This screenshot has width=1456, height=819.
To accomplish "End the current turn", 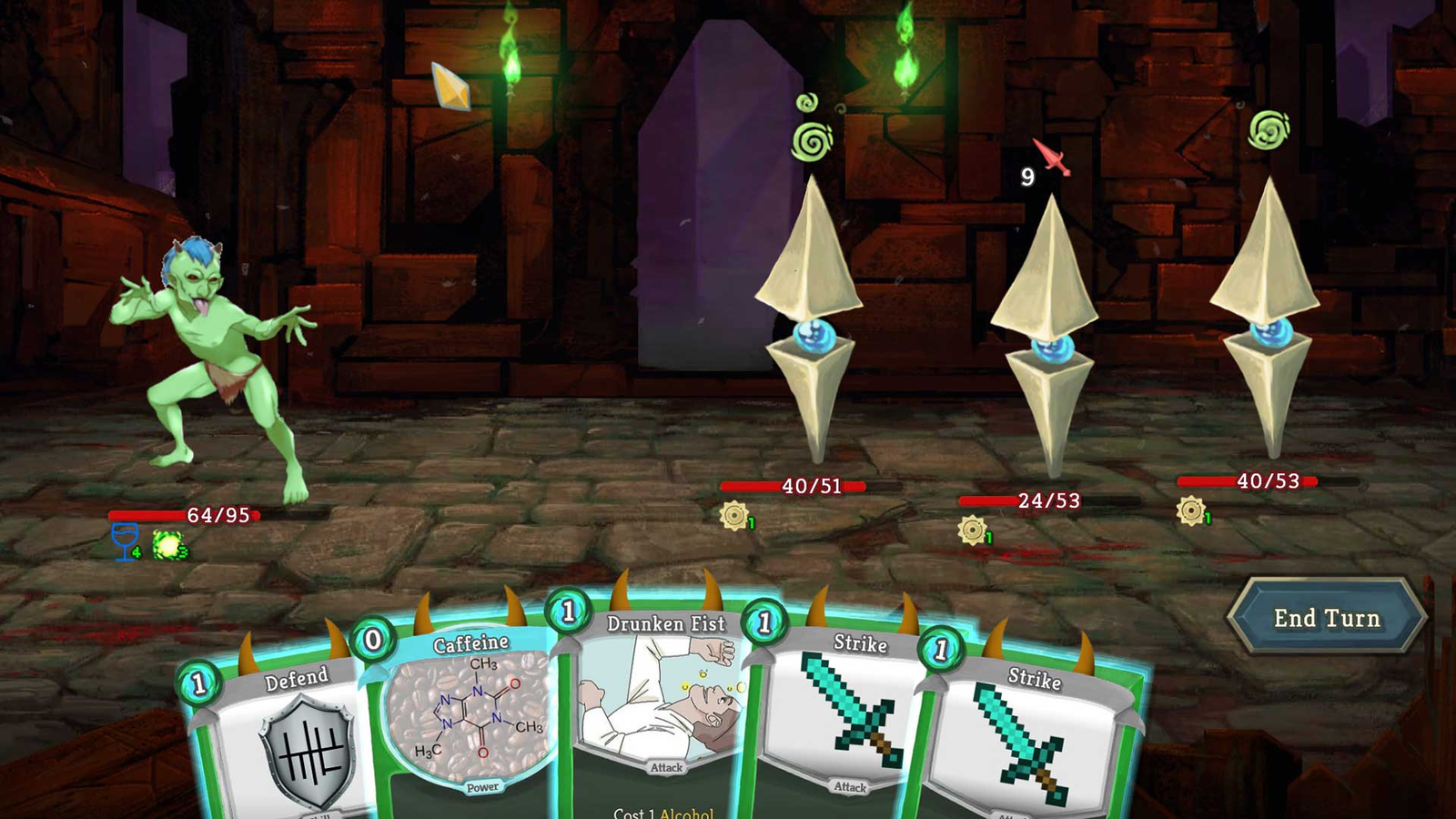I will click(x=1326, y=618).
